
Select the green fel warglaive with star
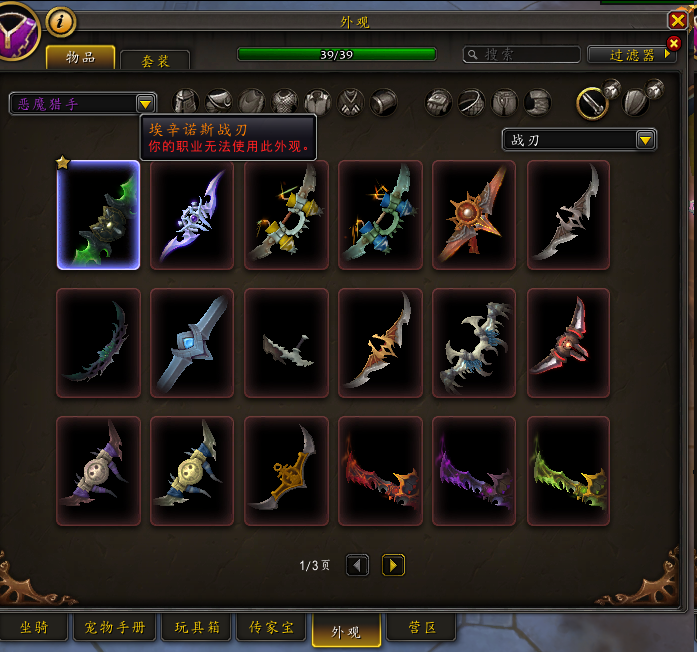pyautogui.click(x=98, y=215)
